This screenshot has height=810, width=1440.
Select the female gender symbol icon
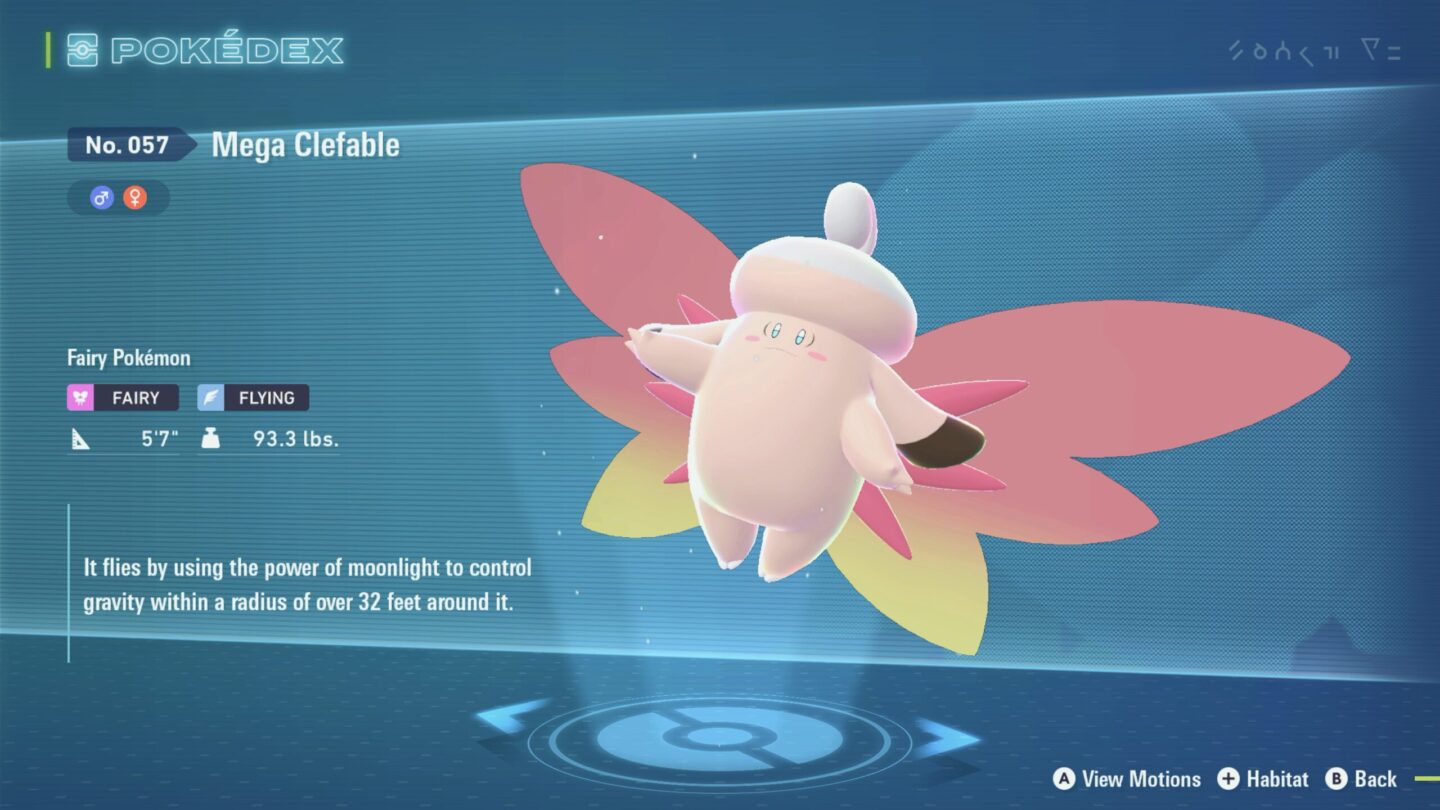coord(135,197)
